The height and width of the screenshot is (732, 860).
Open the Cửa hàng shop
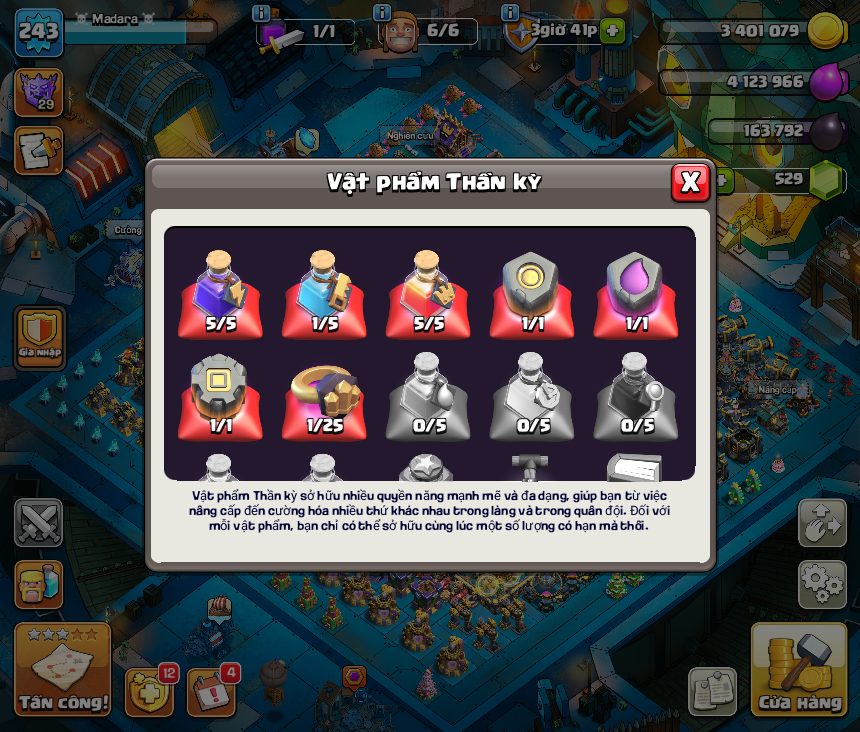(798, 670)
